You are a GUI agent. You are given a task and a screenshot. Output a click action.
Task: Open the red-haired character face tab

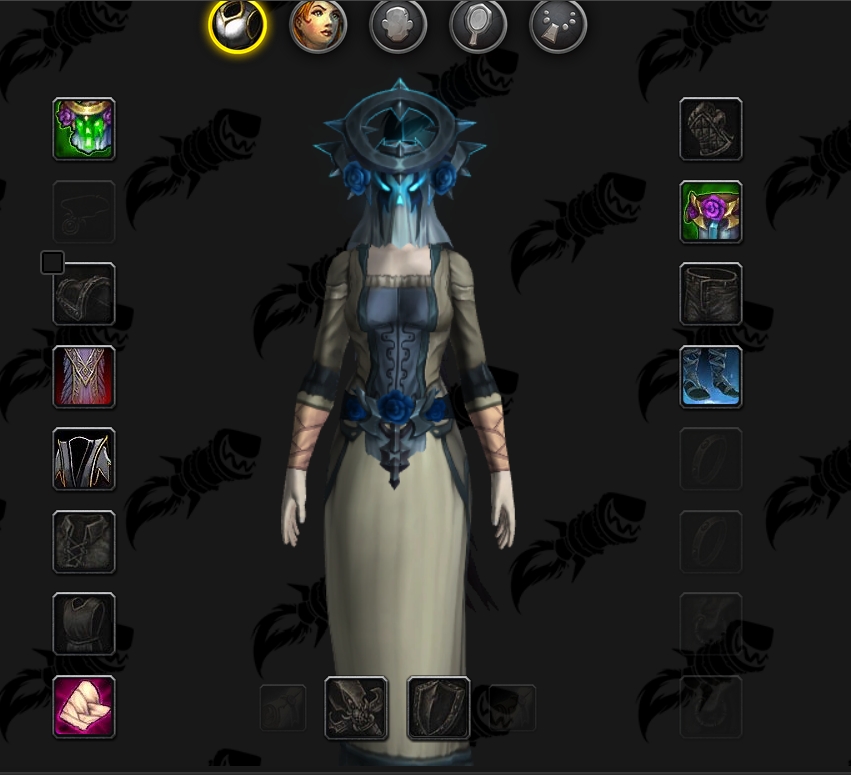click(318, 25)
